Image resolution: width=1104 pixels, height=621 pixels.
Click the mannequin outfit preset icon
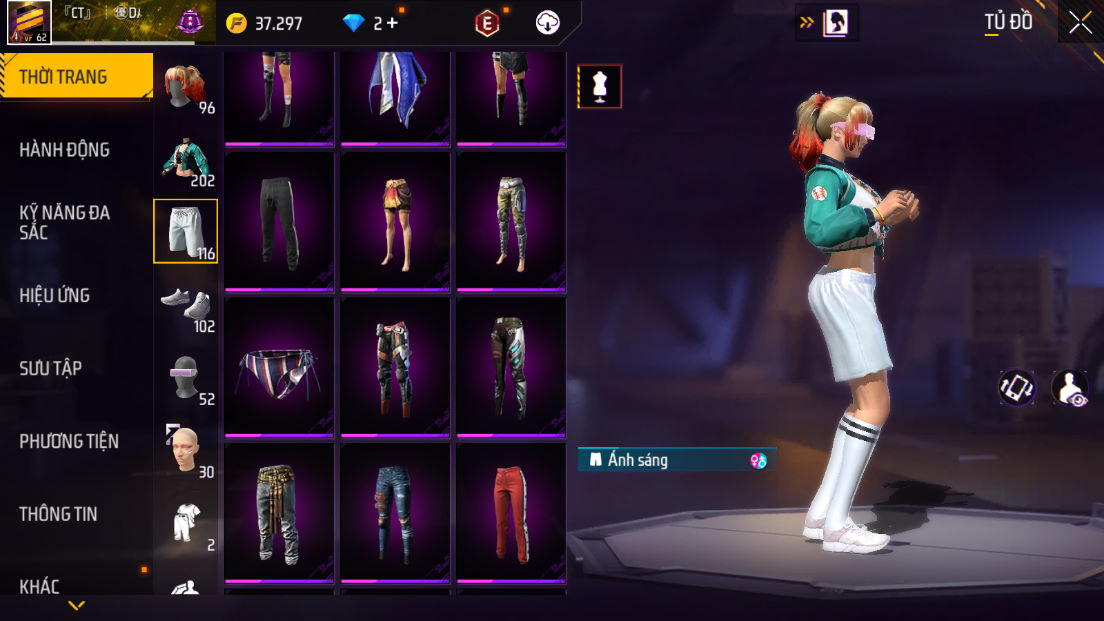pyautogui.click(x=600, y=87)
